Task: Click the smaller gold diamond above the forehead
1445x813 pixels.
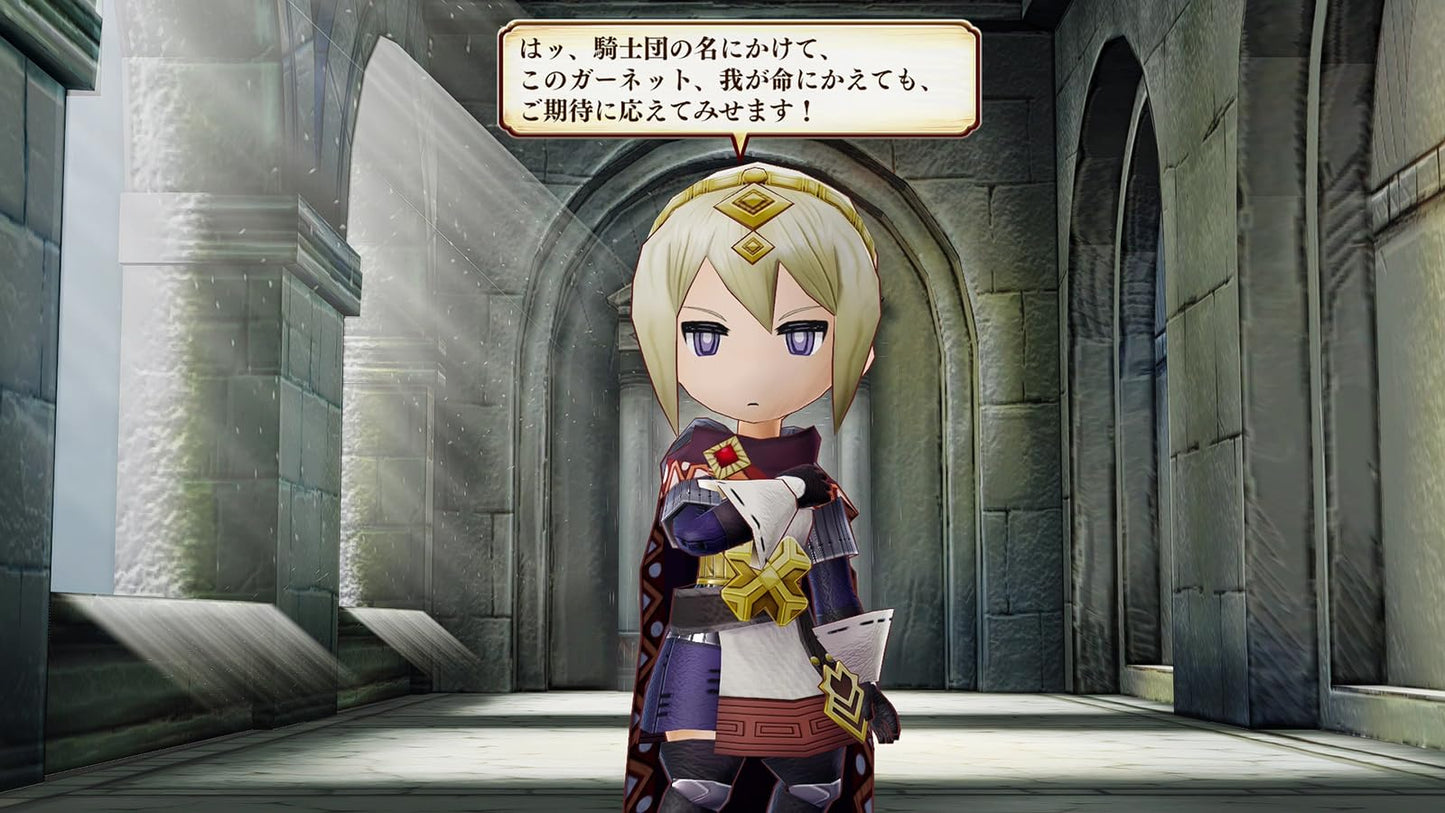Action: pos(753,246)
